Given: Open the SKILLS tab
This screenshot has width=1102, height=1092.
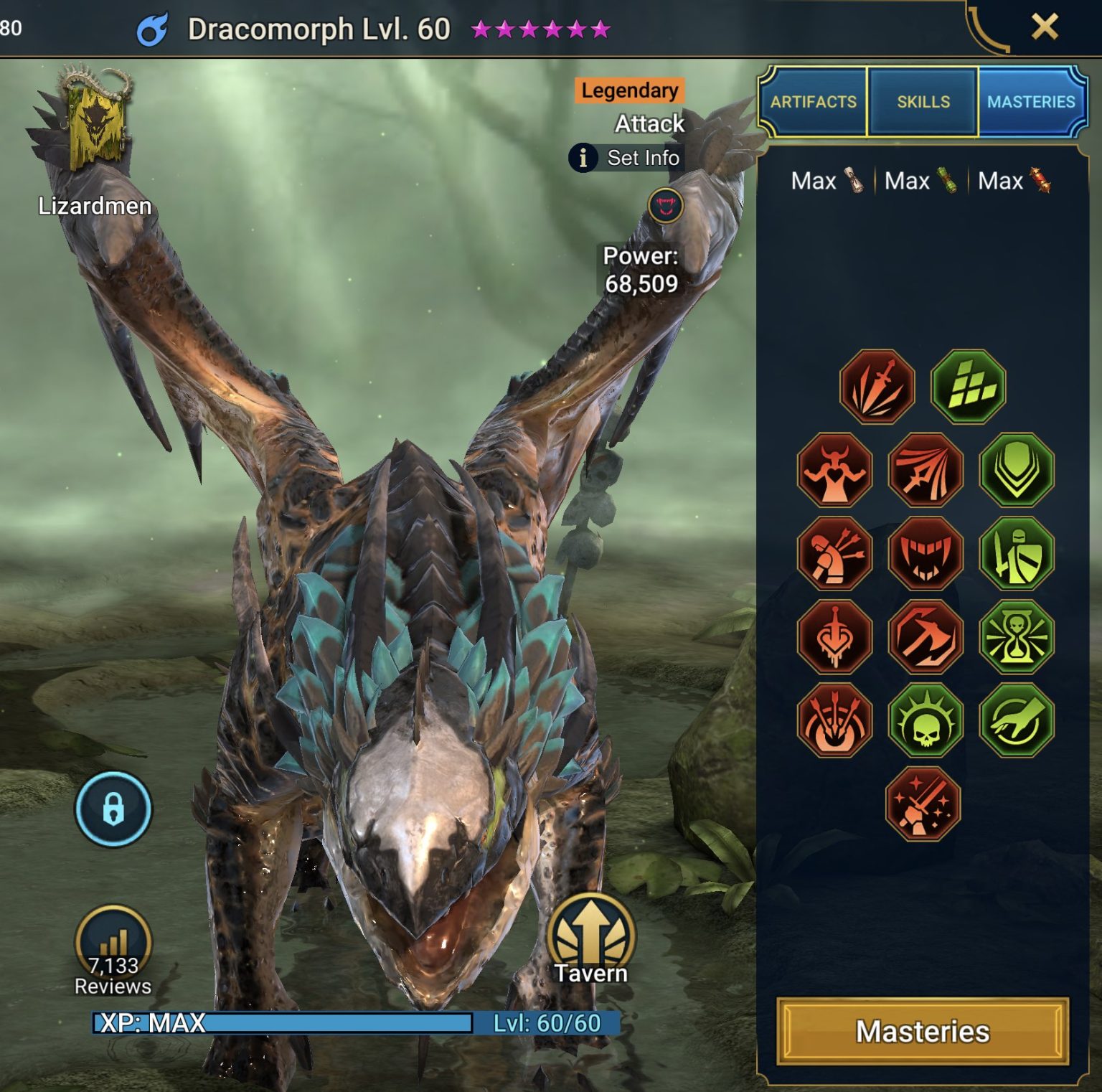Looking at the screenshot, I should (x=923, y=102).
